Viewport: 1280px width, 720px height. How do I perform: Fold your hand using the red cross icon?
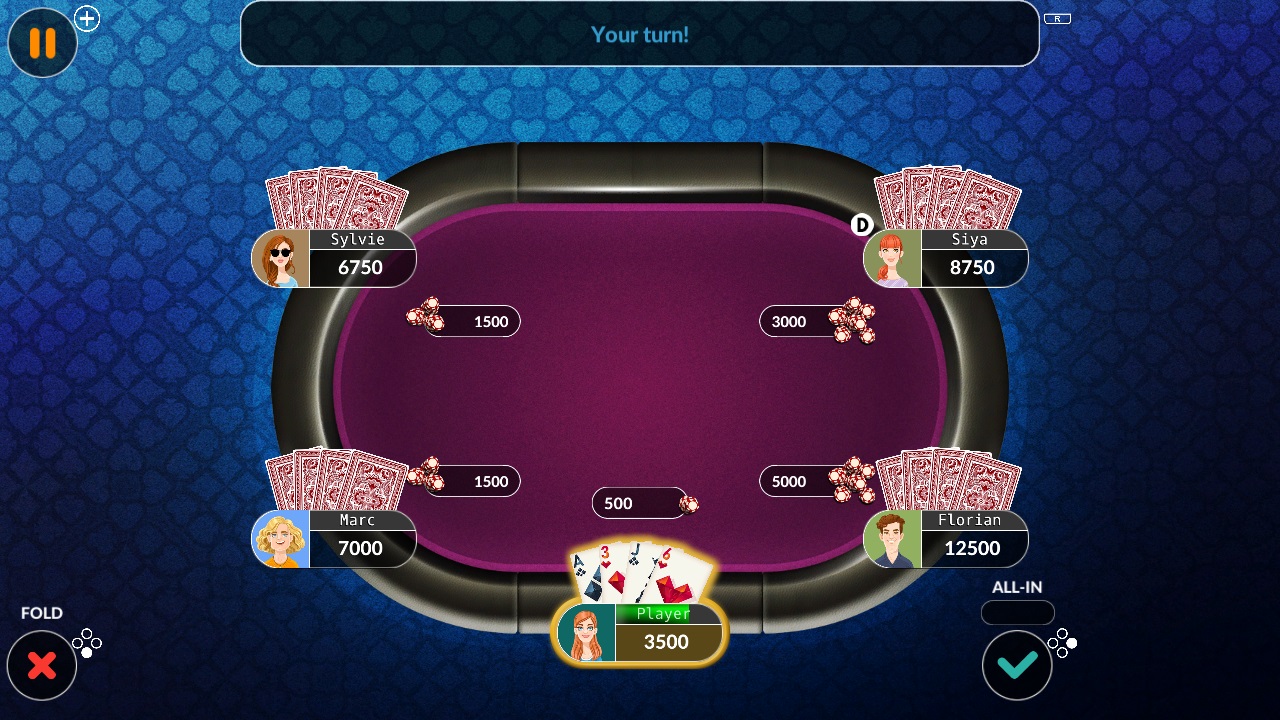[x=42, y=664]
